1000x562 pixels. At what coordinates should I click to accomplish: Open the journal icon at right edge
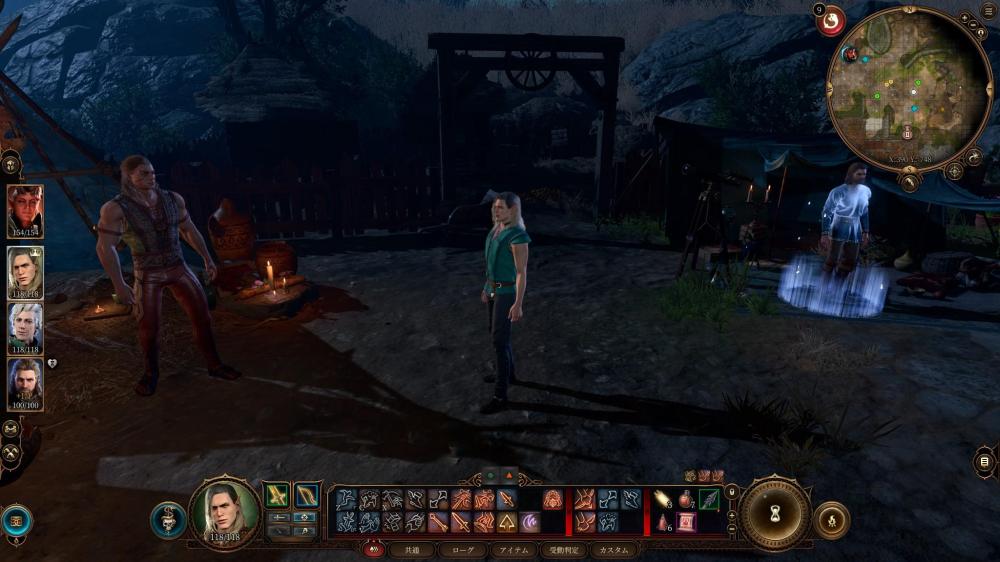[985, 461]
